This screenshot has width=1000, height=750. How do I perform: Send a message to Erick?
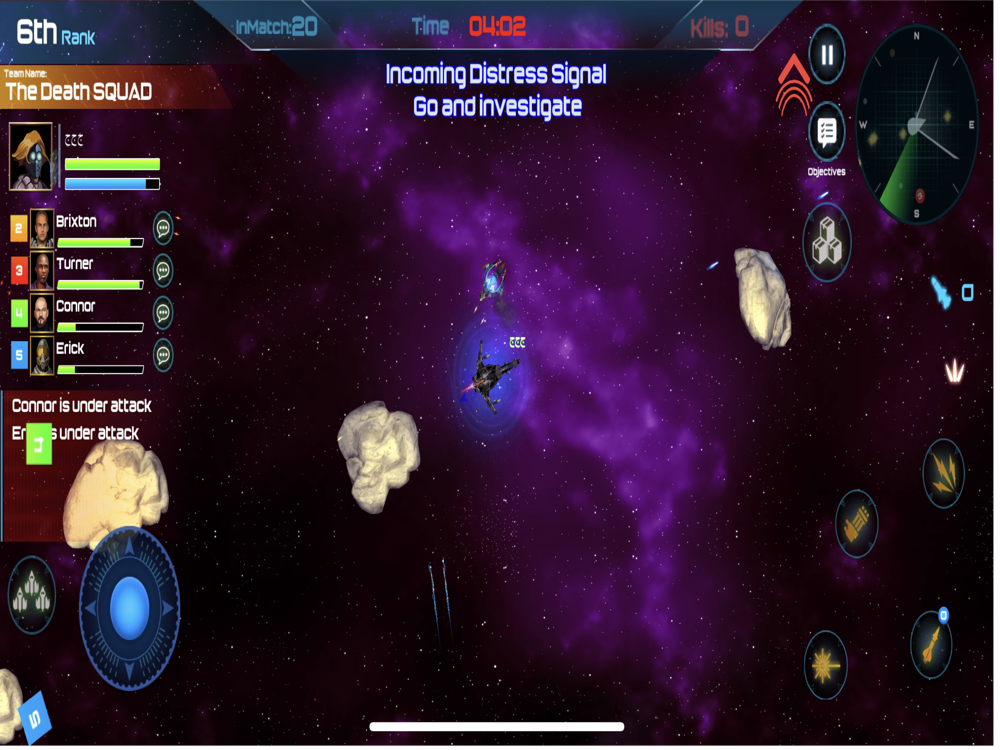[x=163, y=355]
